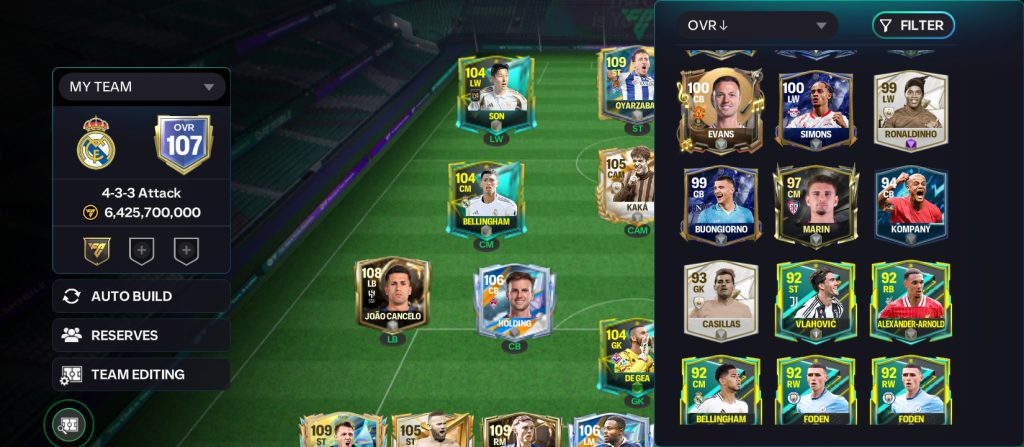Pick the Buongiorno CB card

720,204
